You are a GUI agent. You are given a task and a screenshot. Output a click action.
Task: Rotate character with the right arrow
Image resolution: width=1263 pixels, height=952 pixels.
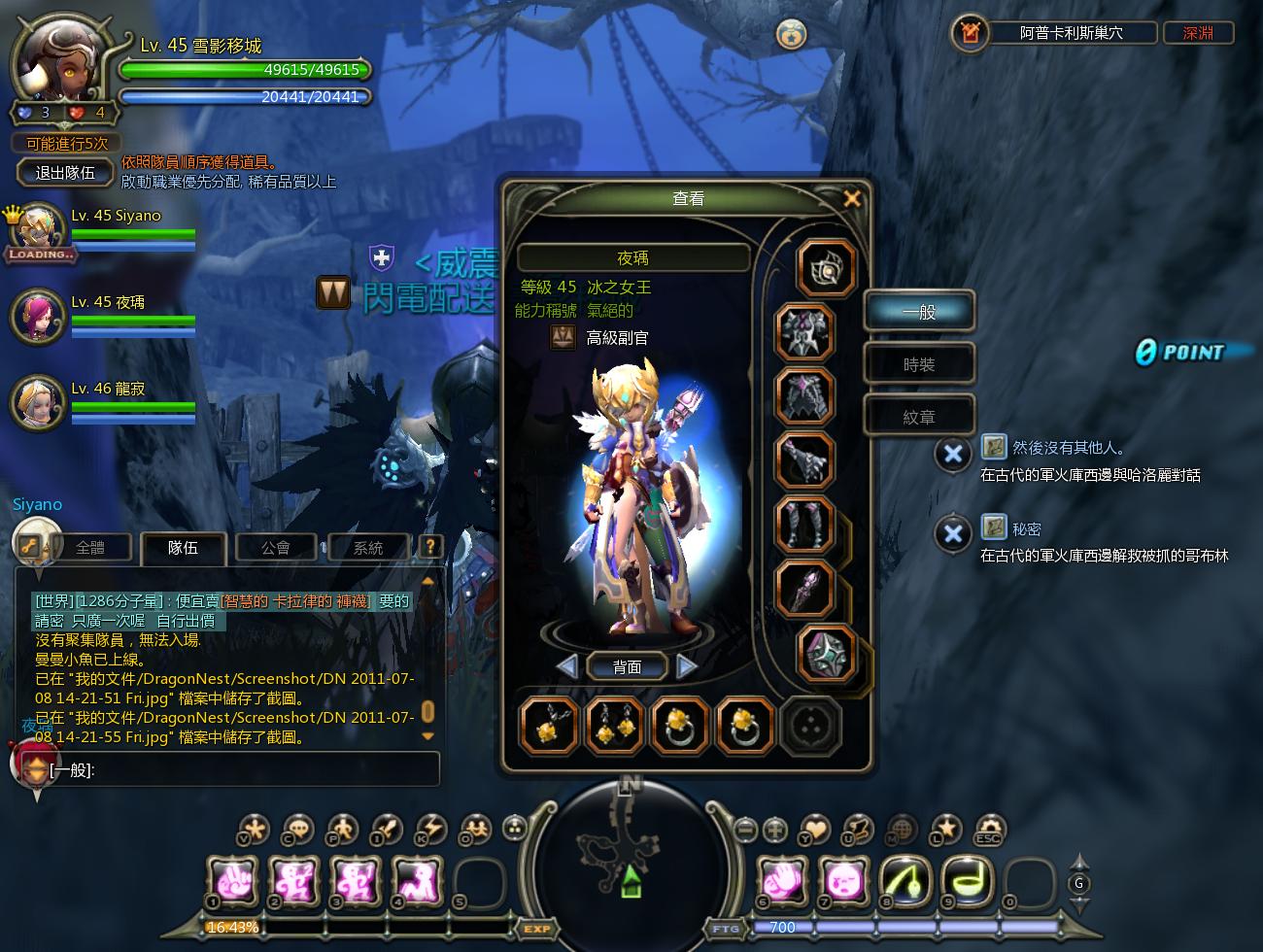pyautogui.click(x=686, y=666)
